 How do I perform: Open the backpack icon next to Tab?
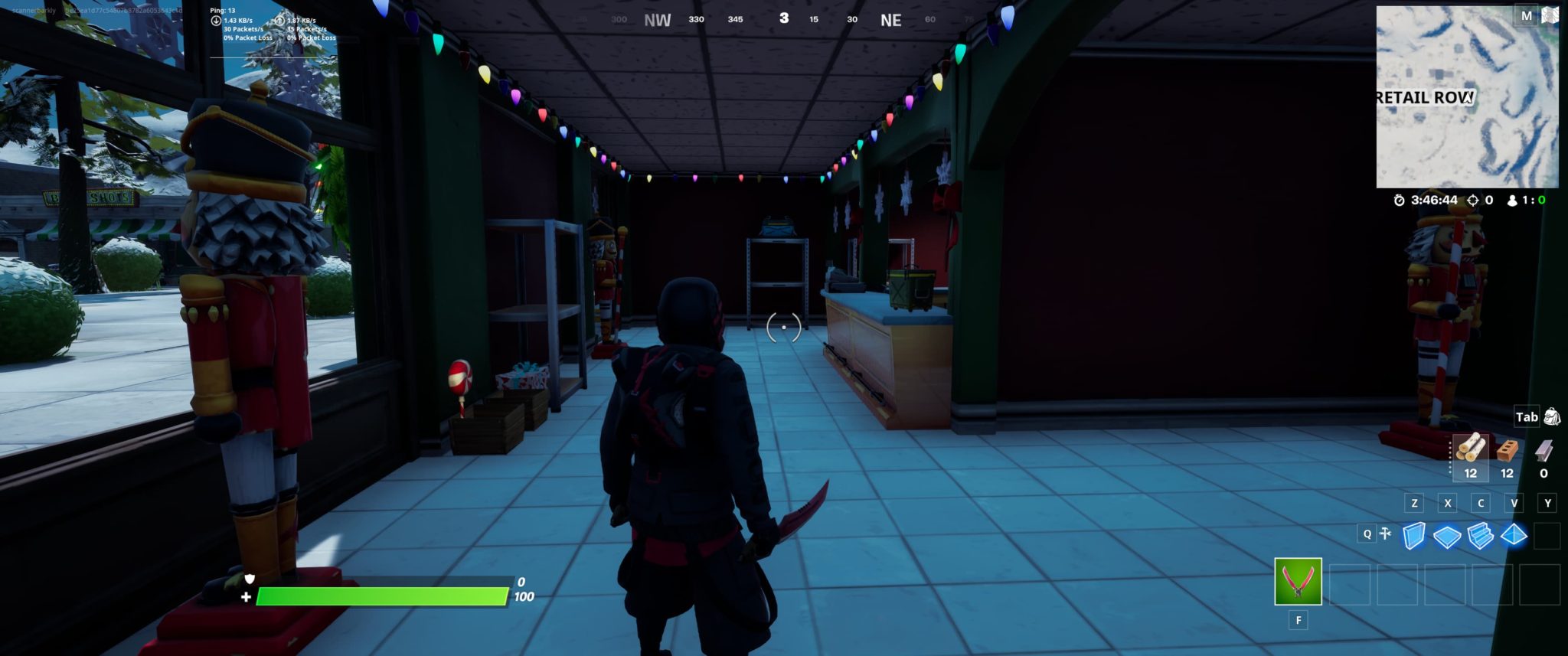click(x=1553, y=418)
